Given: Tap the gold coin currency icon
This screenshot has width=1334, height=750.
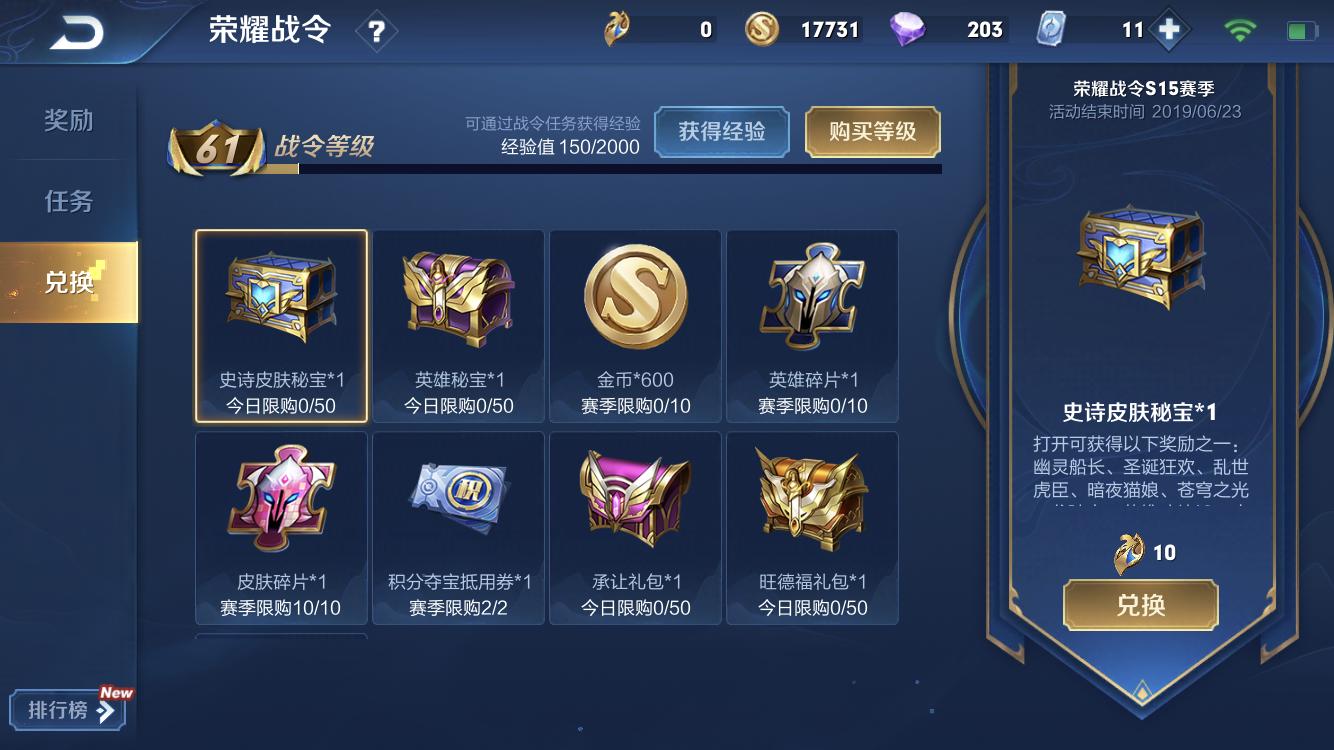Looking at the screenshot, I should [762, 30].
